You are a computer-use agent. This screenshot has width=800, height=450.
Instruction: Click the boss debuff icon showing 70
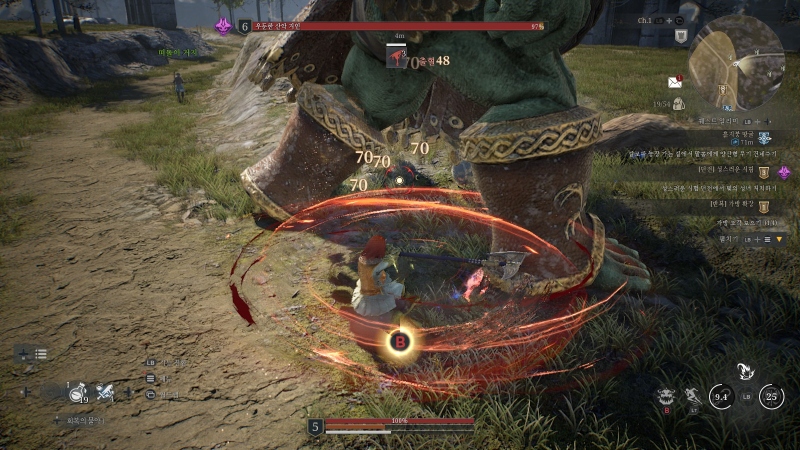396,58
